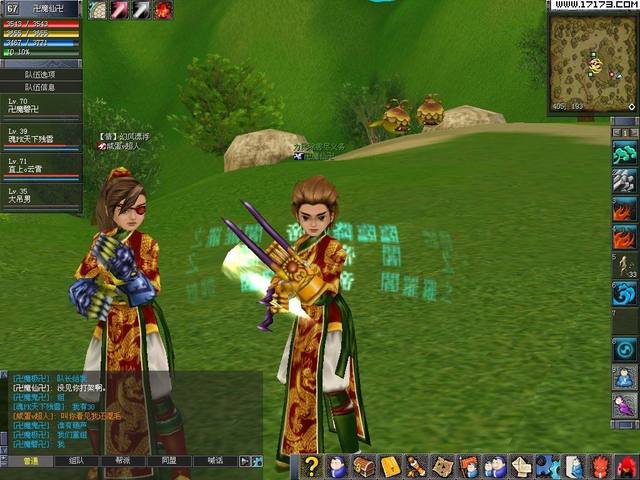Use the grey claw strike skill
This screenshot has width=640, height=480.
coord(624,181)
